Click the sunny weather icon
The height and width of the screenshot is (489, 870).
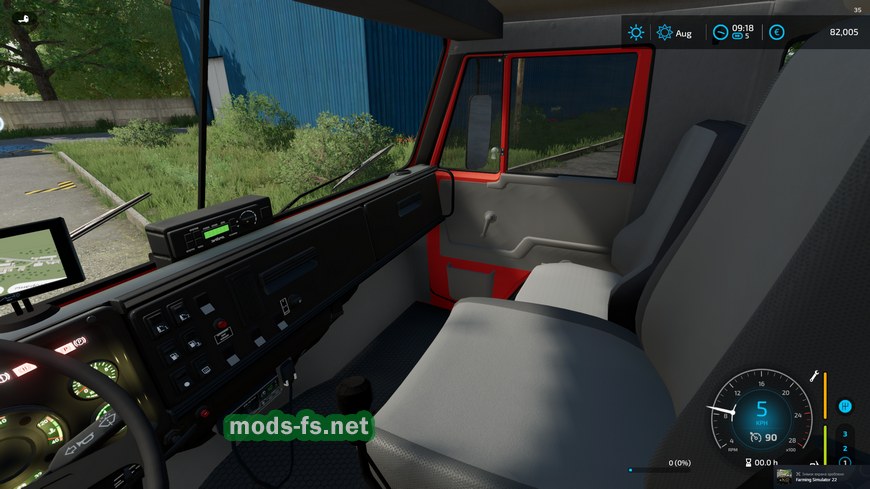(636, 32)
